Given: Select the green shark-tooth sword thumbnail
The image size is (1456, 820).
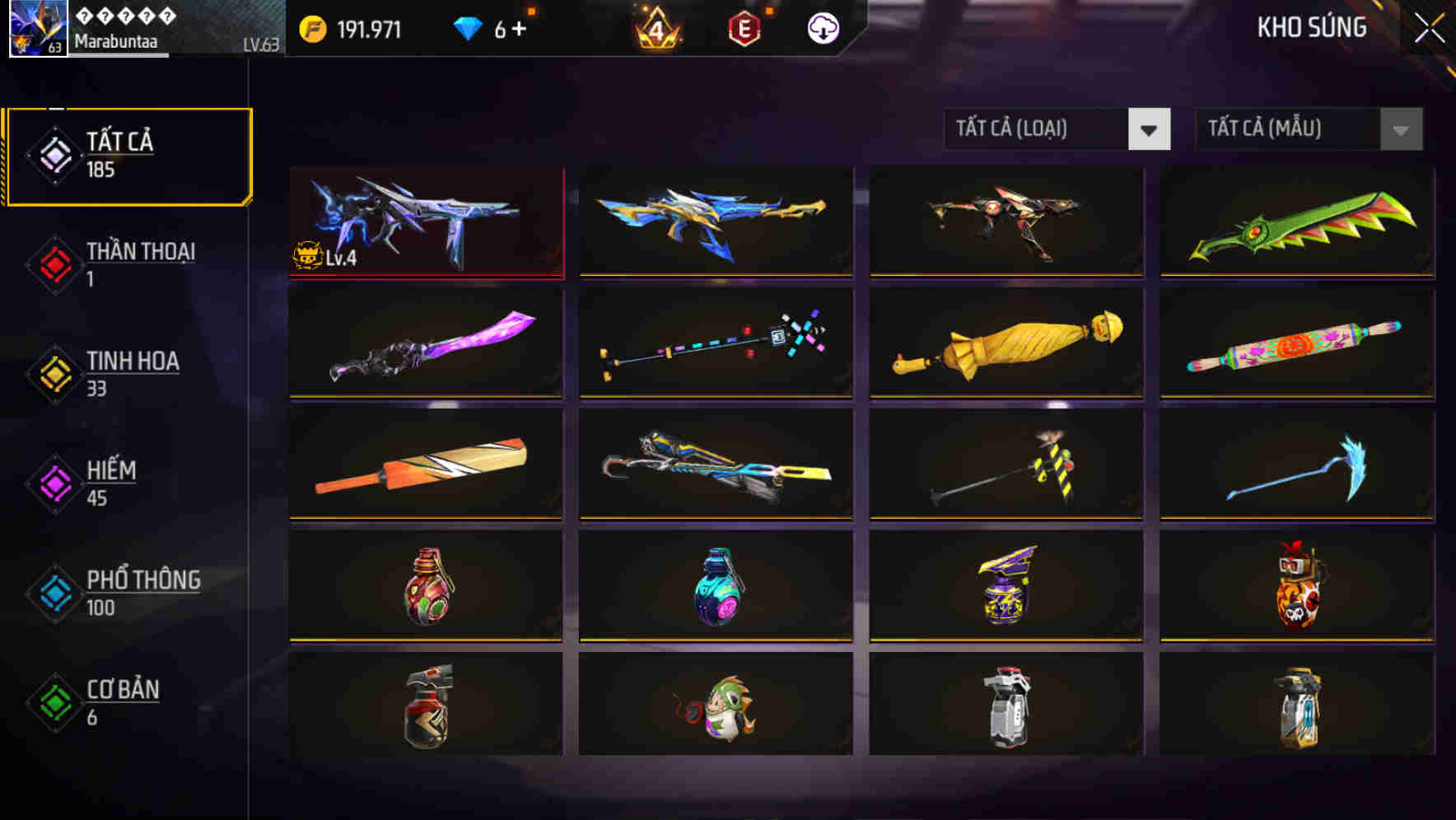Looking at the screenshot, I should [1297, 222].
